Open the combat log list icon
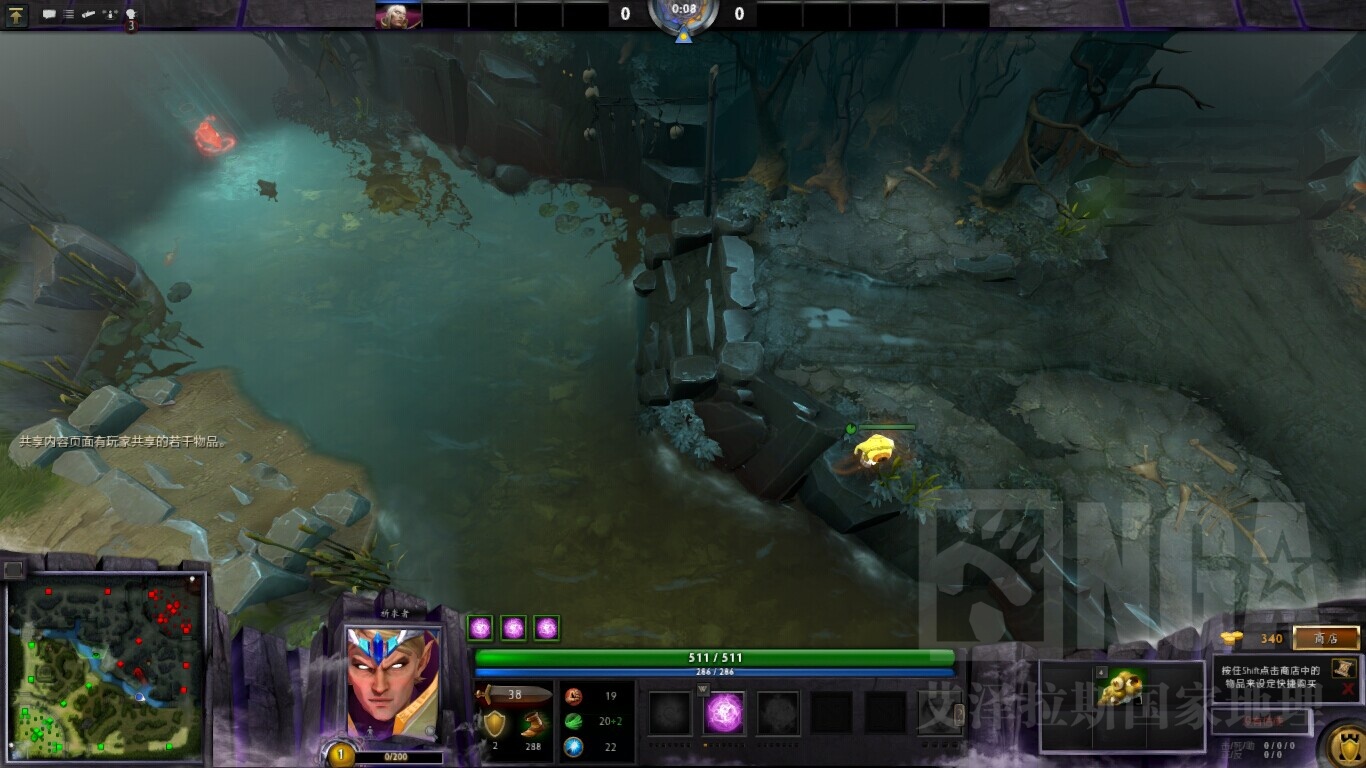This screenshot has height=768, width=1366. [x=68, y=14]
